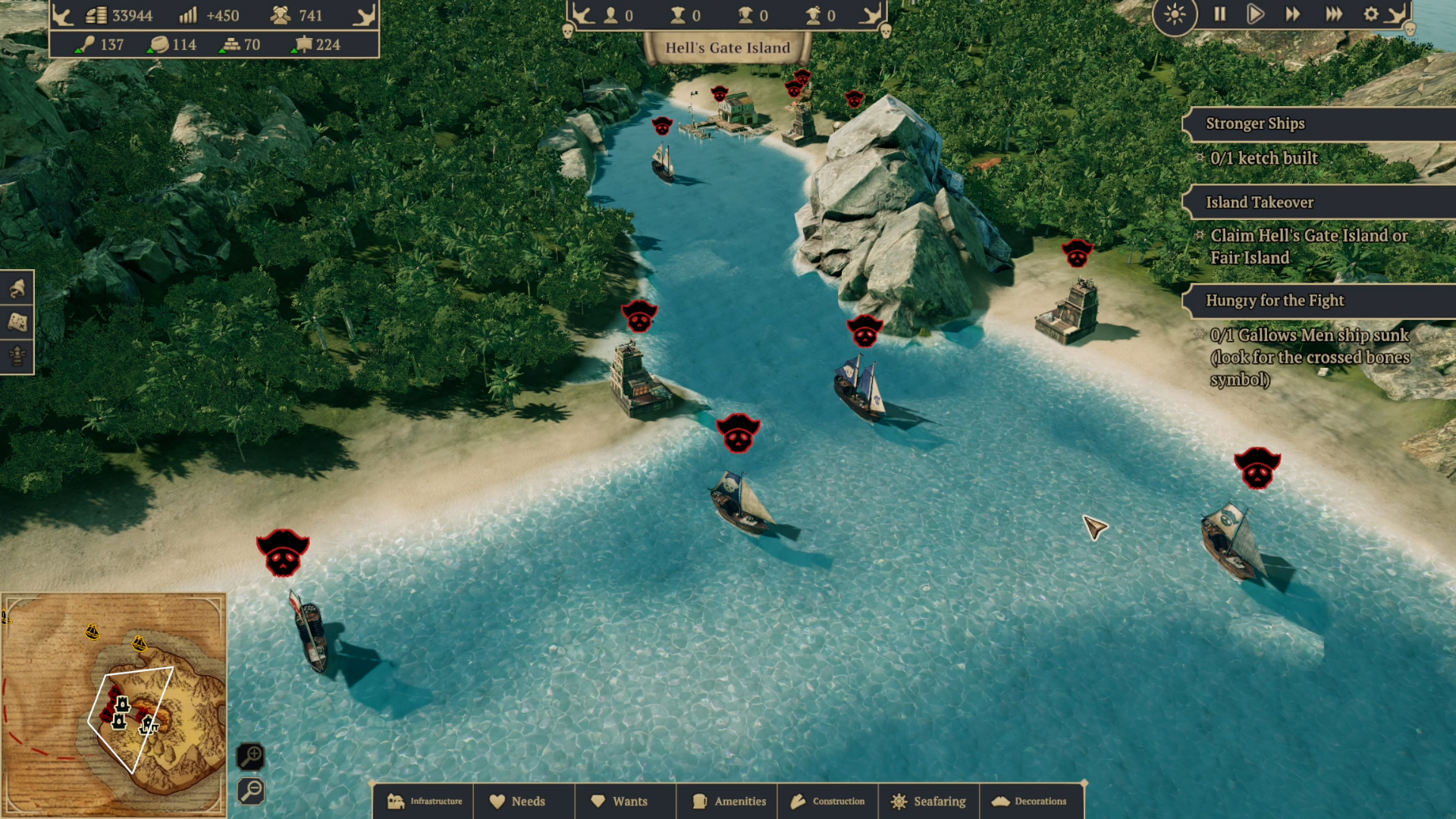Viewport: 1456px width, 819px height.
Task: Select the income indicator showing +450
Action: pos(188,14)
